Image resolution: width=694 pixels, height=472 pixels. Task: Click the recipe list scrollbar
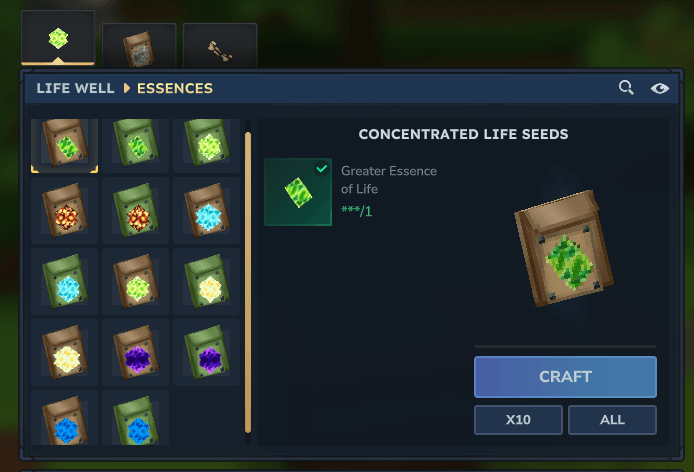(x=248, y=280)
